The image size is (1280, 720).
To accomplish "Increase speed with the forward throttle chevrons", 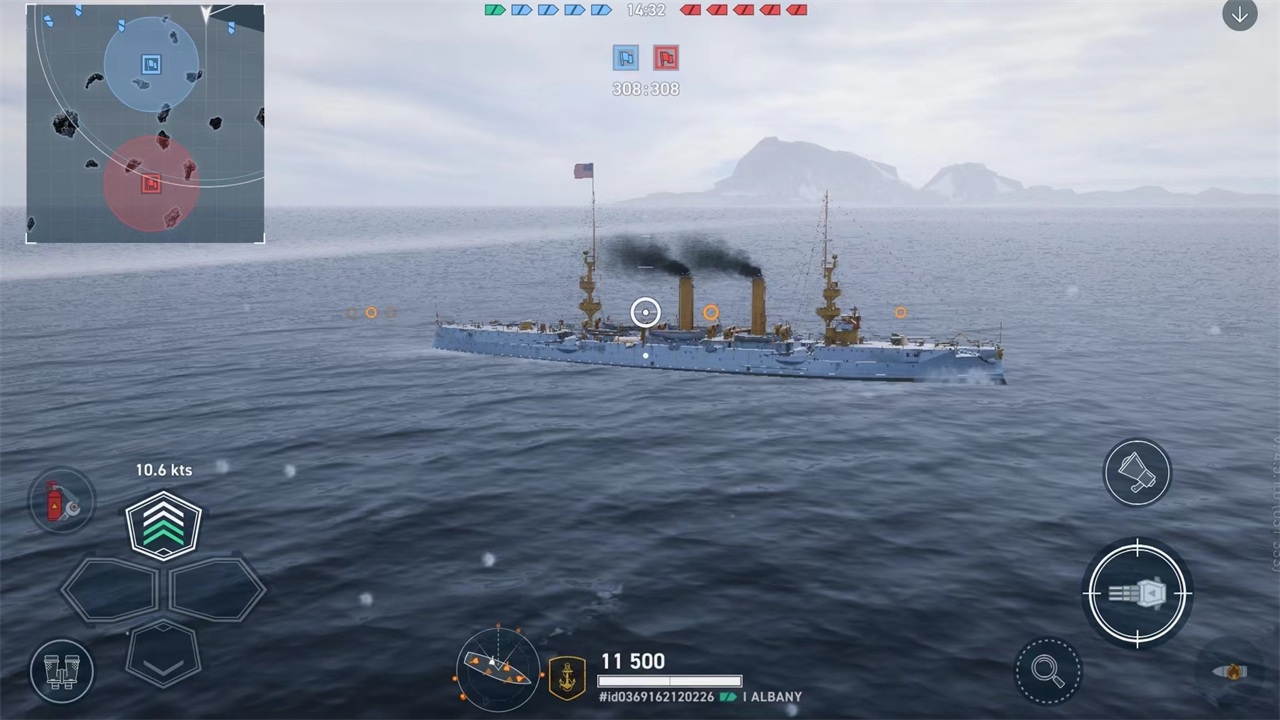I will (x=163, y=524).
